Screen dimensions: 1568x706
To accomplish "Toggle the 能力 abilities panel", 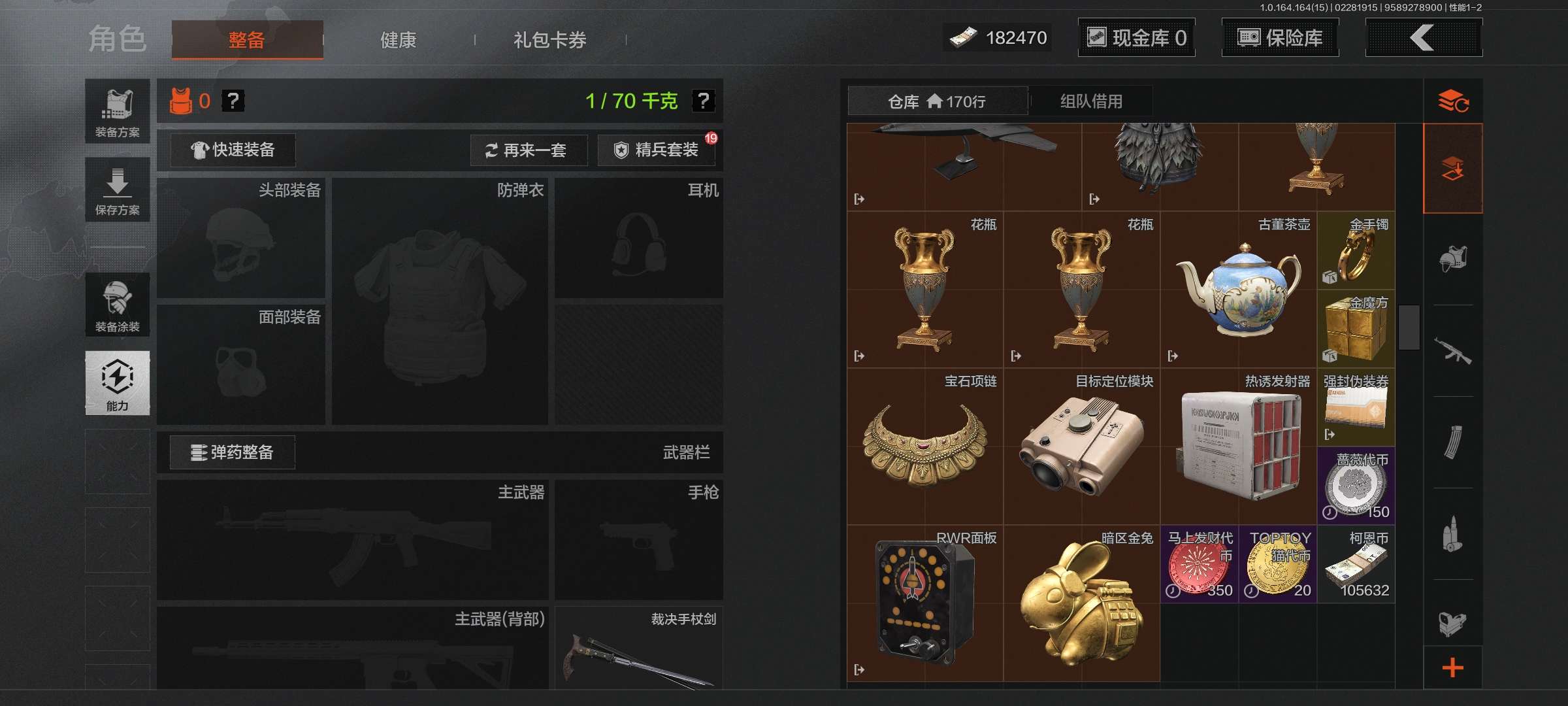I will click(x=118, y=384).
